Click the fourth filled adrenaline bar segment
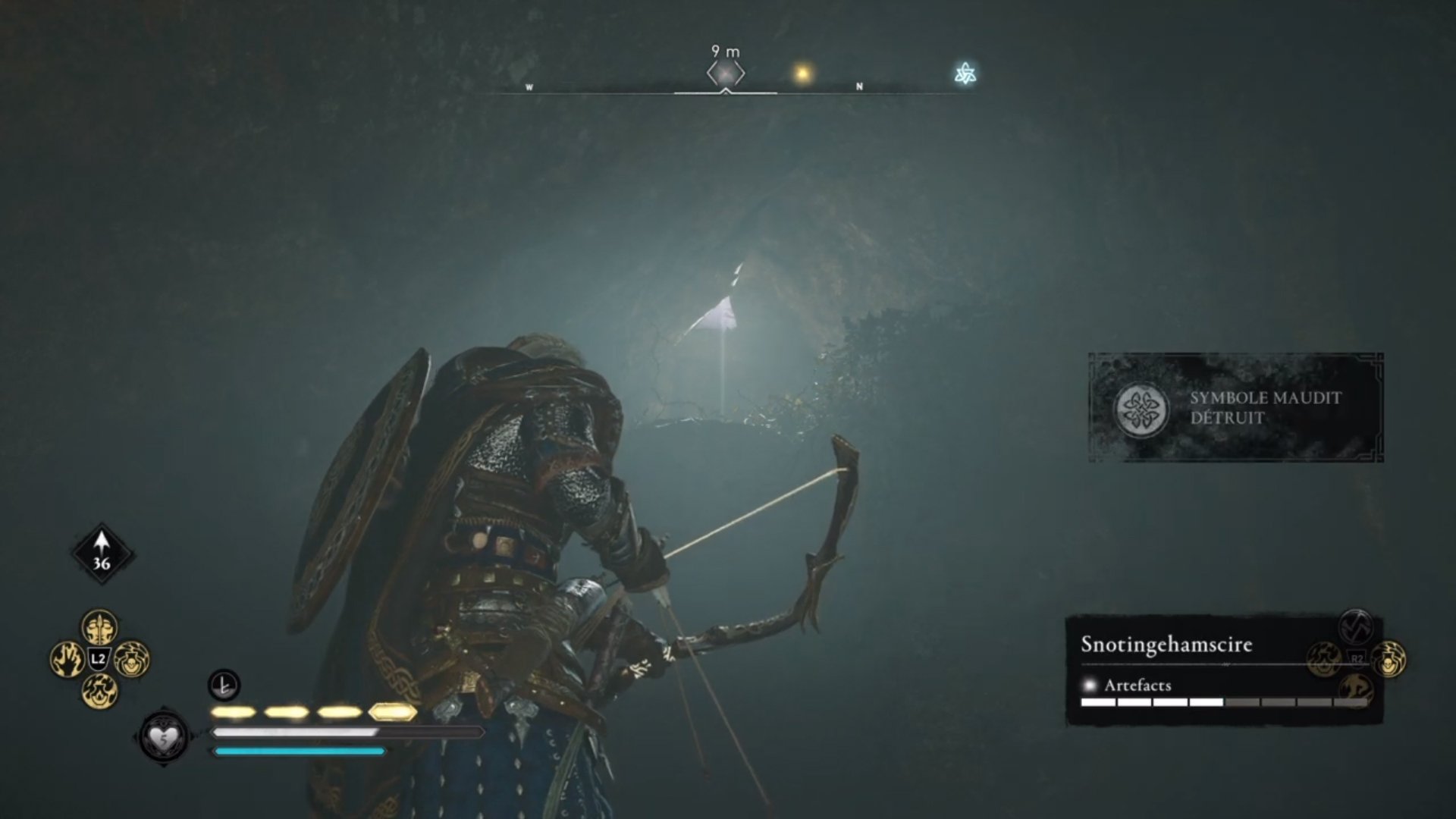Image resolution: width=1456 pixels, height=819 pixels. [391, 711]
